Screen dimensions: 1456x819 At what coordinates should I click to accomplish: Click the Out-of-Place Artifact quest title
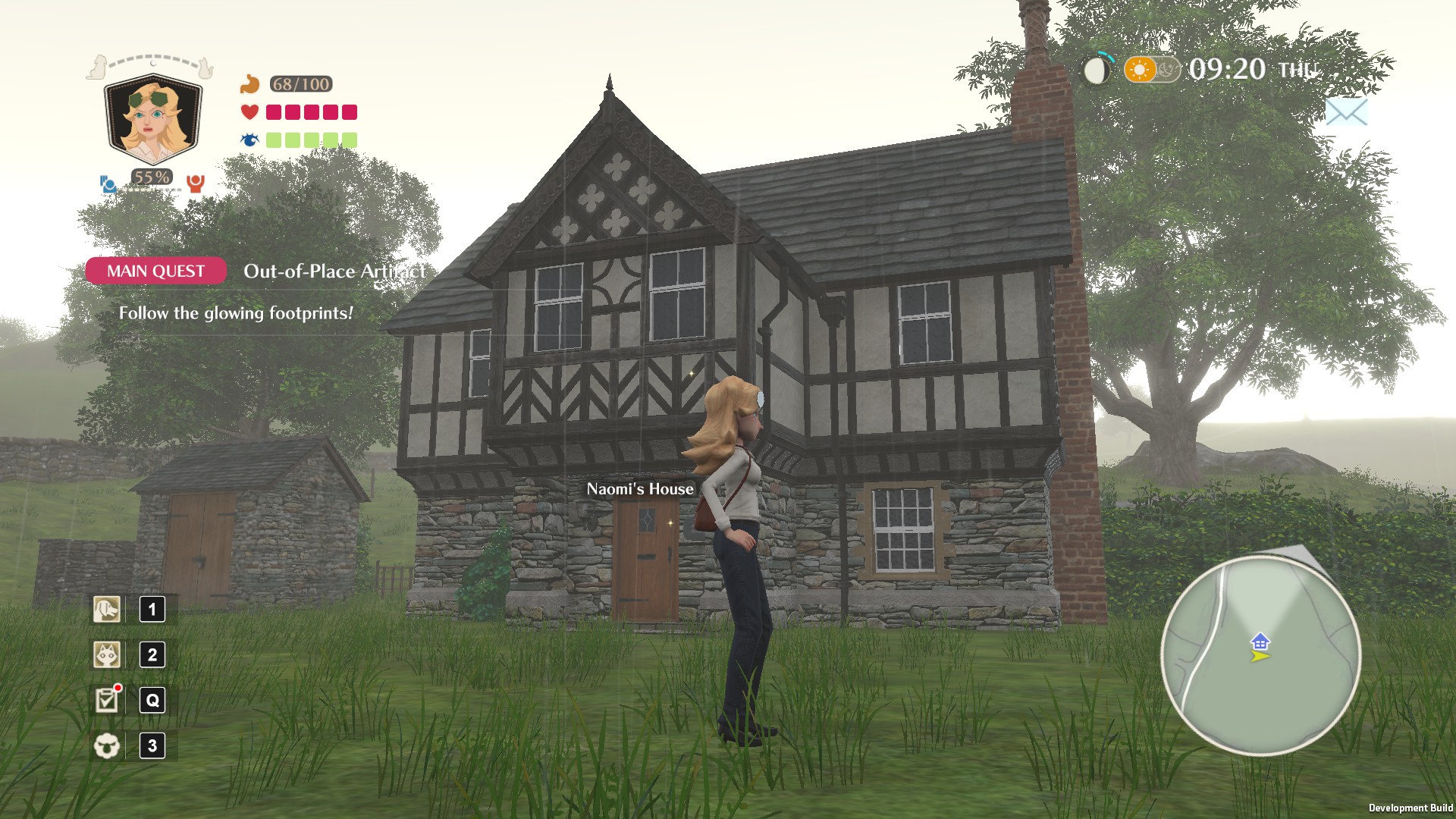click(x=336, y=271)
